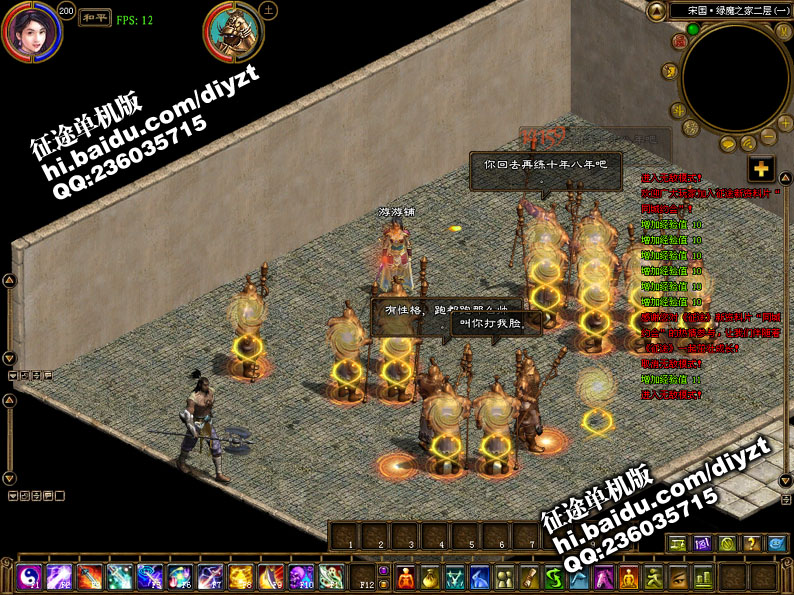Click the green swirl icon in bottom bar

pyautogui.click(x=553, y=577)
